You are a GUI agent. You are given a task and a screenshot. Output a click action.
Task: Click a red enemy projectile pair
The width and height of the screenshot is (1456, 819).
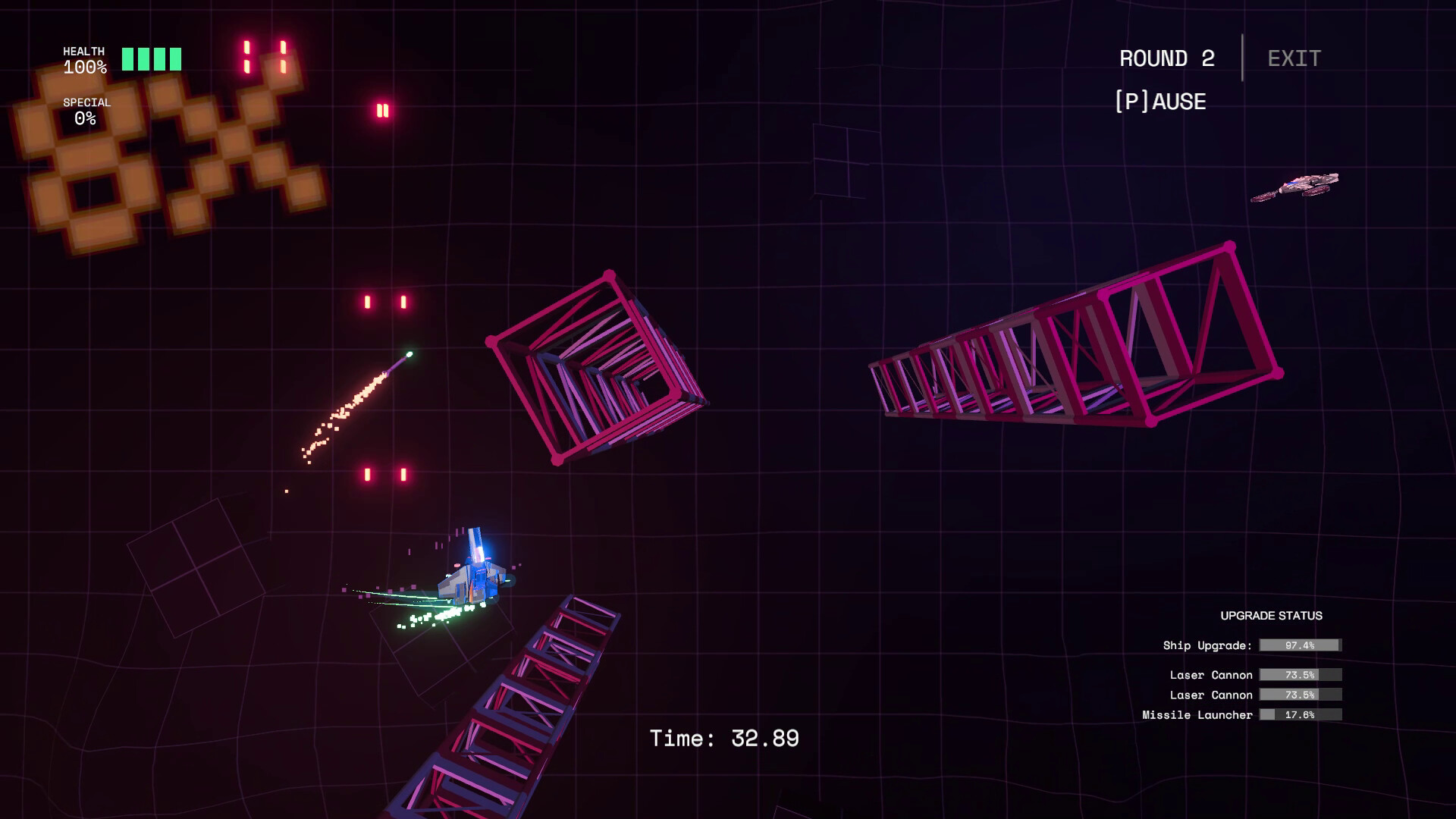point(387,301)
